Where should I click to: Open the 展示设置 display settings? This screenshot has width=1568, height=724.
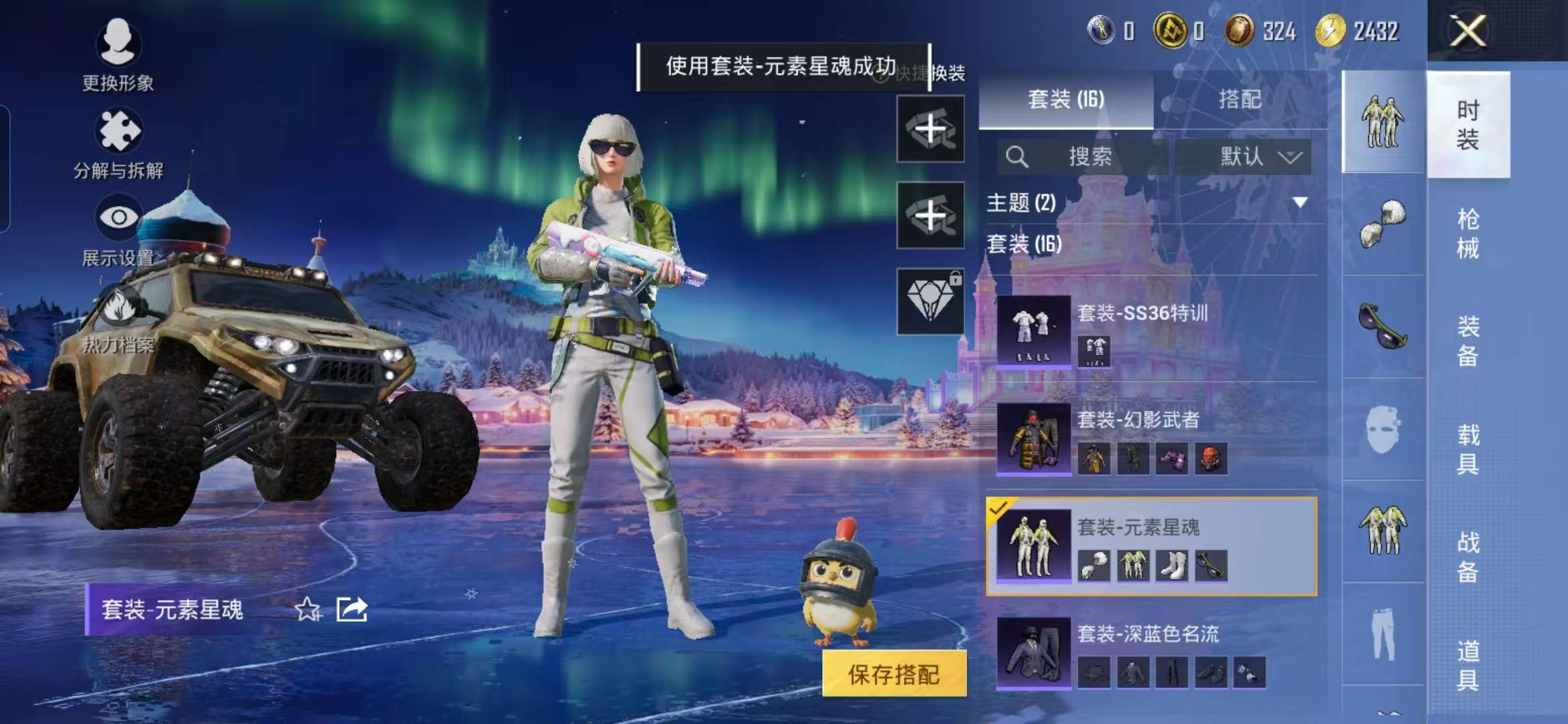pyautogui.click(x=117, y=235)
